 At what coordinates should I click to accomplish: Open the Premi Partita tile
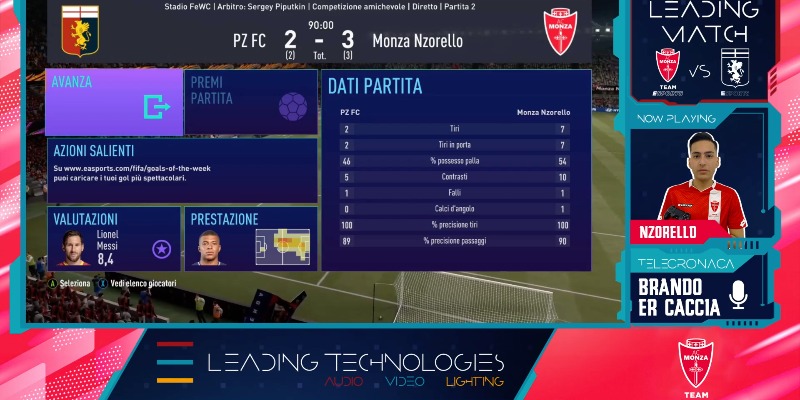pos(250,102)
